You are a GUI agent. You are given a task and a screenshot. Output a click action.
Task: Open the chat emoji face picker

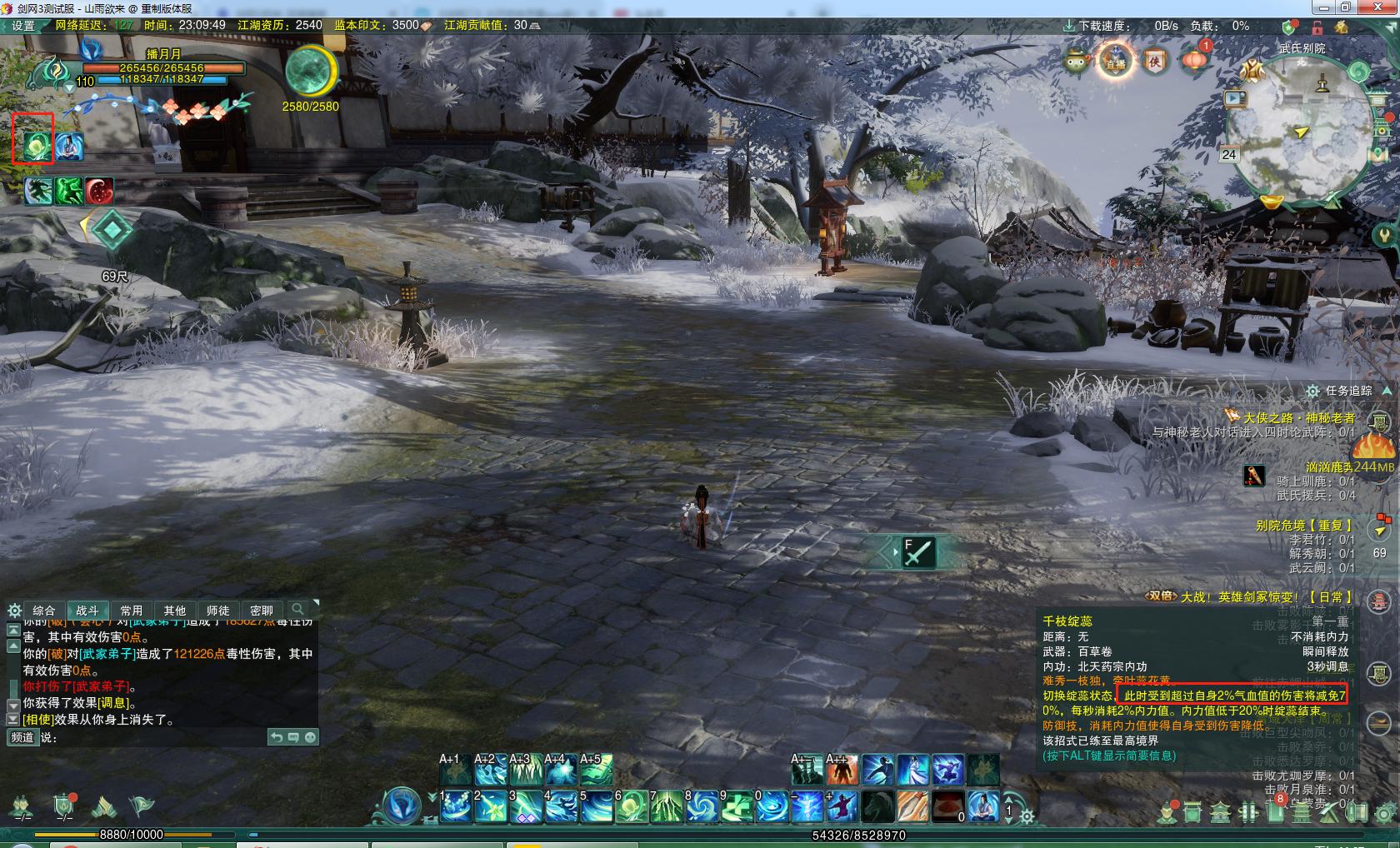coord(310,737)
